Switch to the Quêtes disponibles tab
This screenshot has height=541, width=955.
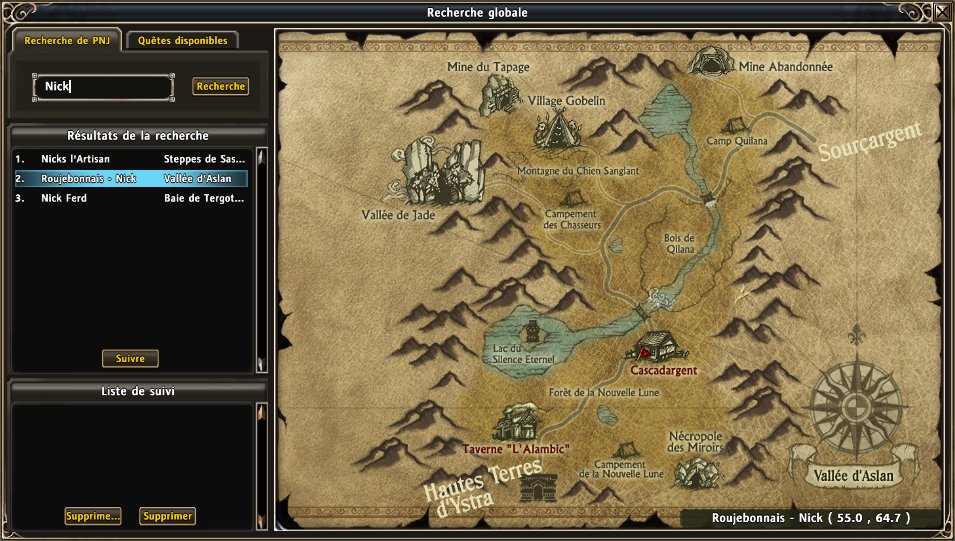(x=182, y=41)
